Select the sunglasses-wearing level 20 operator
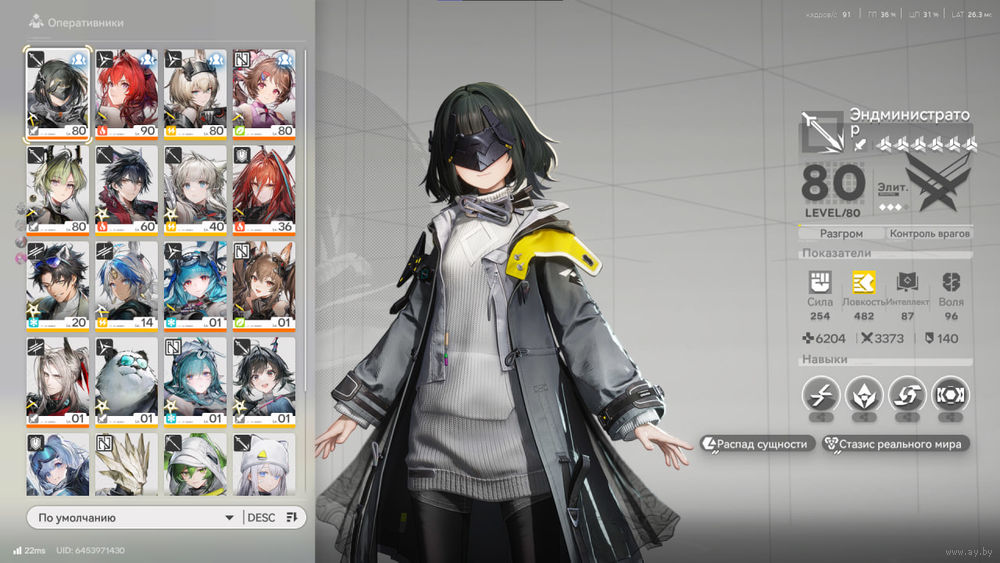 click(58, 285)
